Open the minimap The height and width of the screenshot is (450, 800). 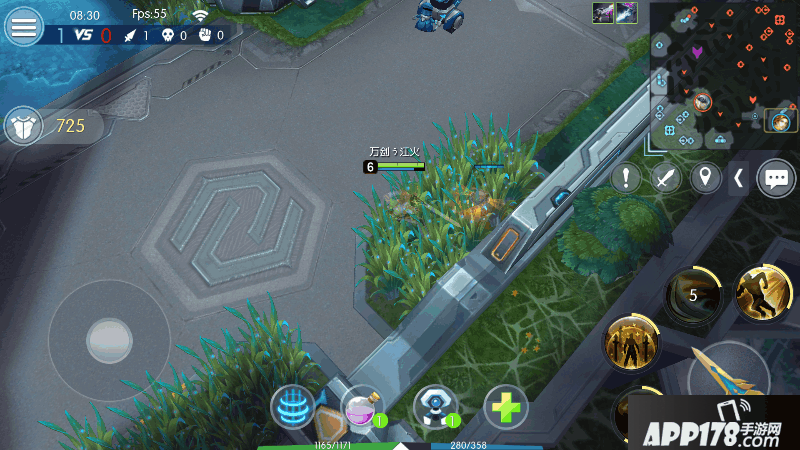click(x=723, y=75)
